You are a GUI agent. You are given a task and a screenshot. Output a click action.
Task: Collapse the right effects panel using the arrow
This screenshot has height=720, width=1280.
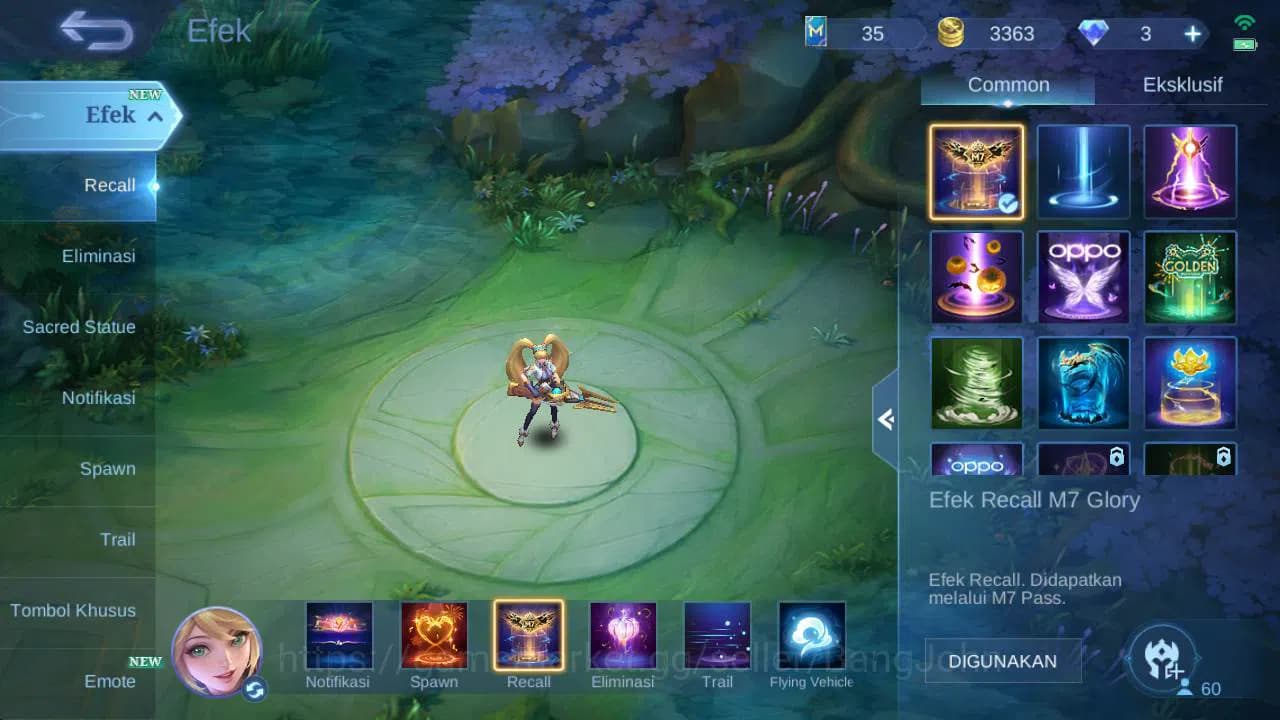[x=885, y=420]
